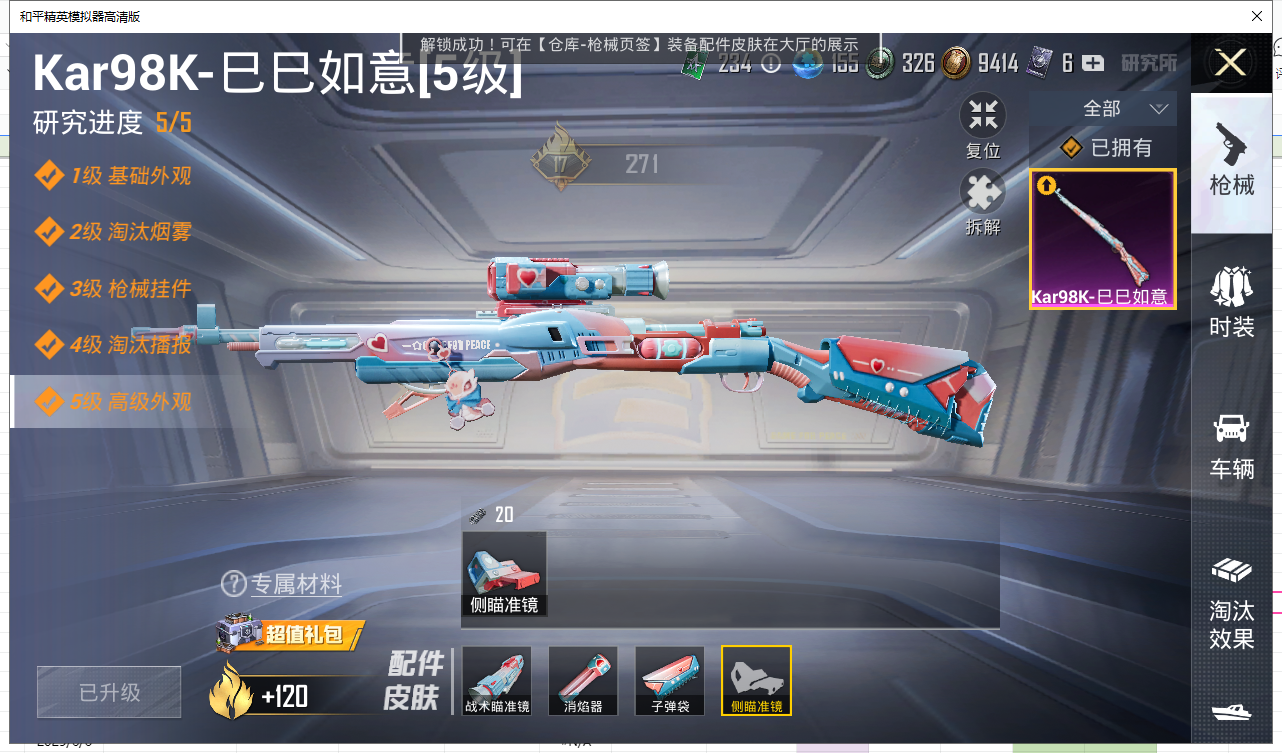
Task: Close the emulator window
Action: (1257, 16)
